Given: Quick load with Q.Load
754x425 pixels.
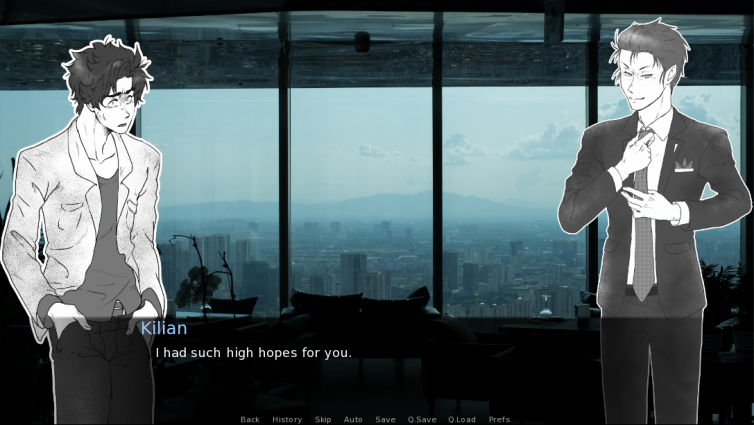Looking at the screenshot, I should (x=462, y=419).
